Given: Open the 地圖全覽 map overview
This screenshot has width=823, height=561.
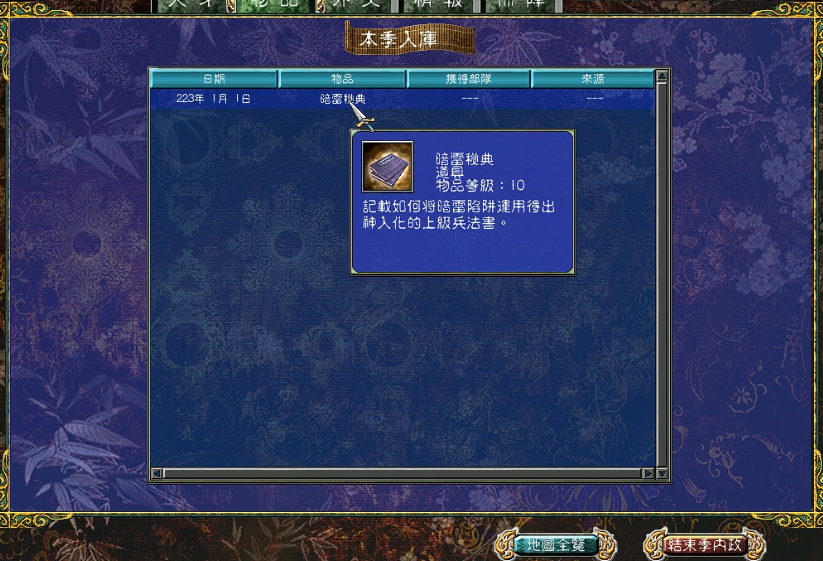Looking at the screenshot, I should pos(555,545).
